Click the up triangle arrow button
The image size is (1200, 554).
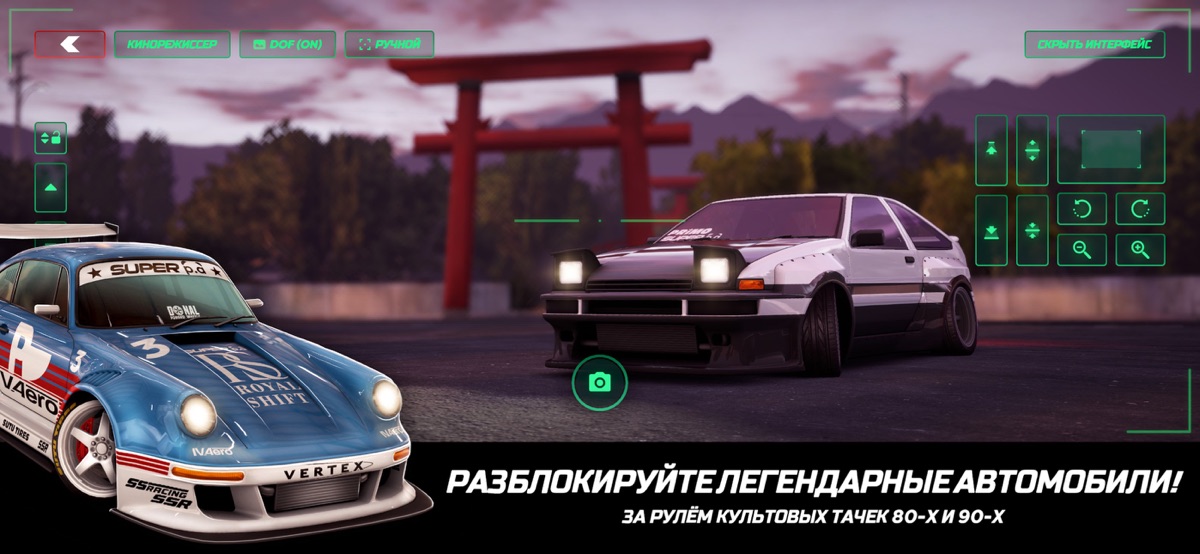point(51,187)
